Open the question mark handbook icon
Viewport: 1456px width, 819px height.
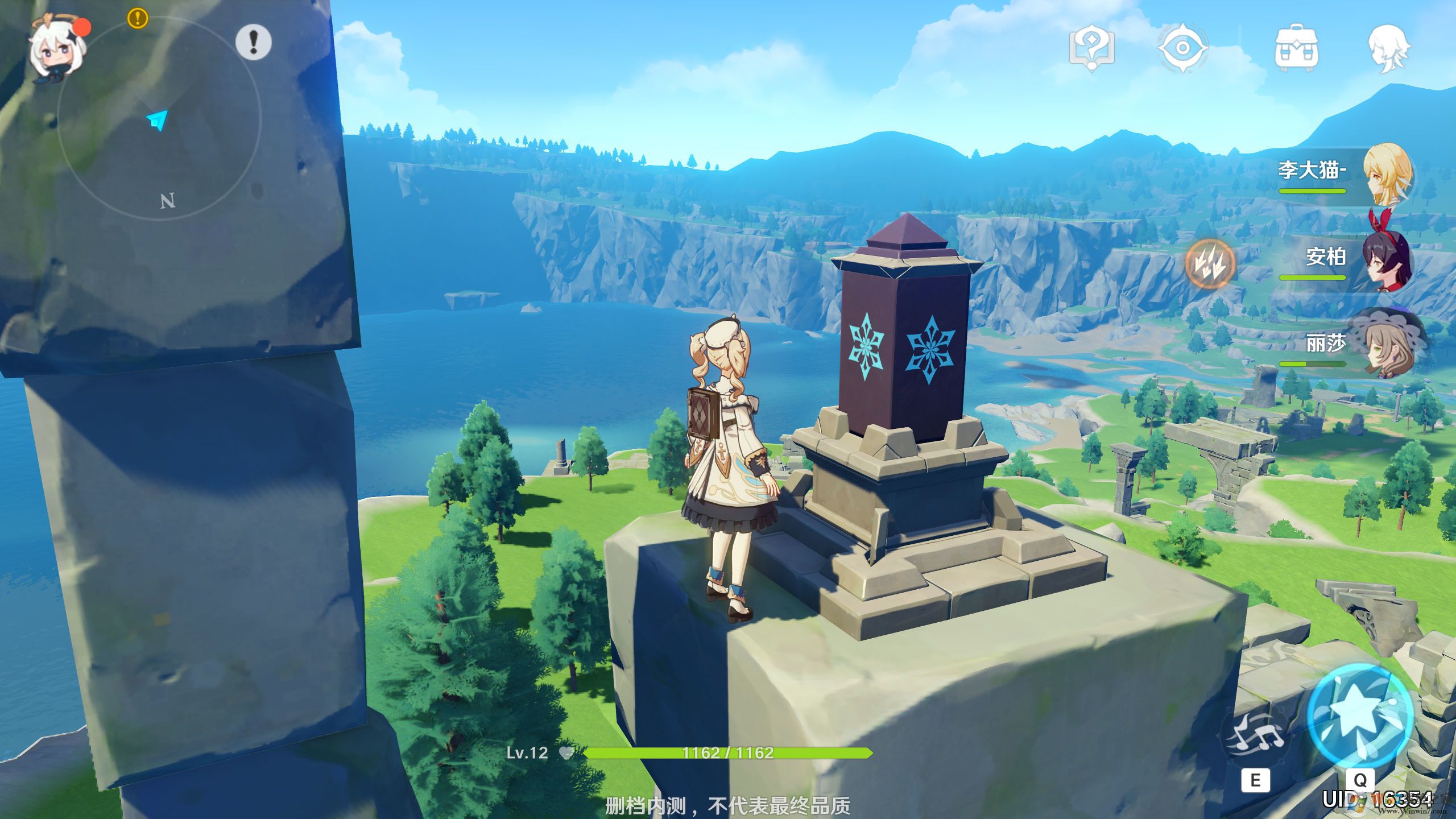click(1091, 48)
